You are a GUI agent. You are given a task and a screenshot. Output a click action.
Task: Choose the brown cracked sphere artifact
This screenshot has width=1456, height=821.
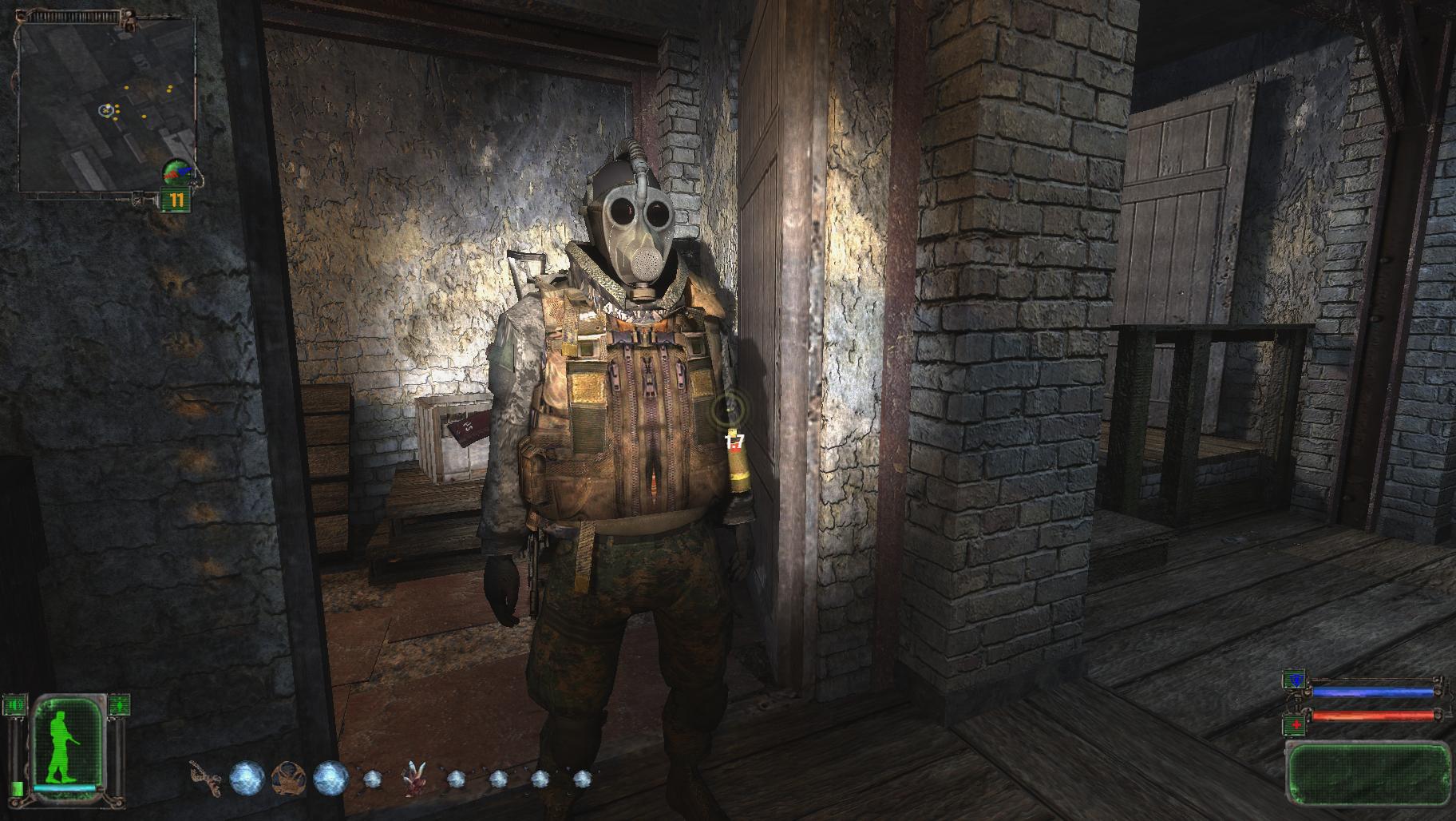287,778
